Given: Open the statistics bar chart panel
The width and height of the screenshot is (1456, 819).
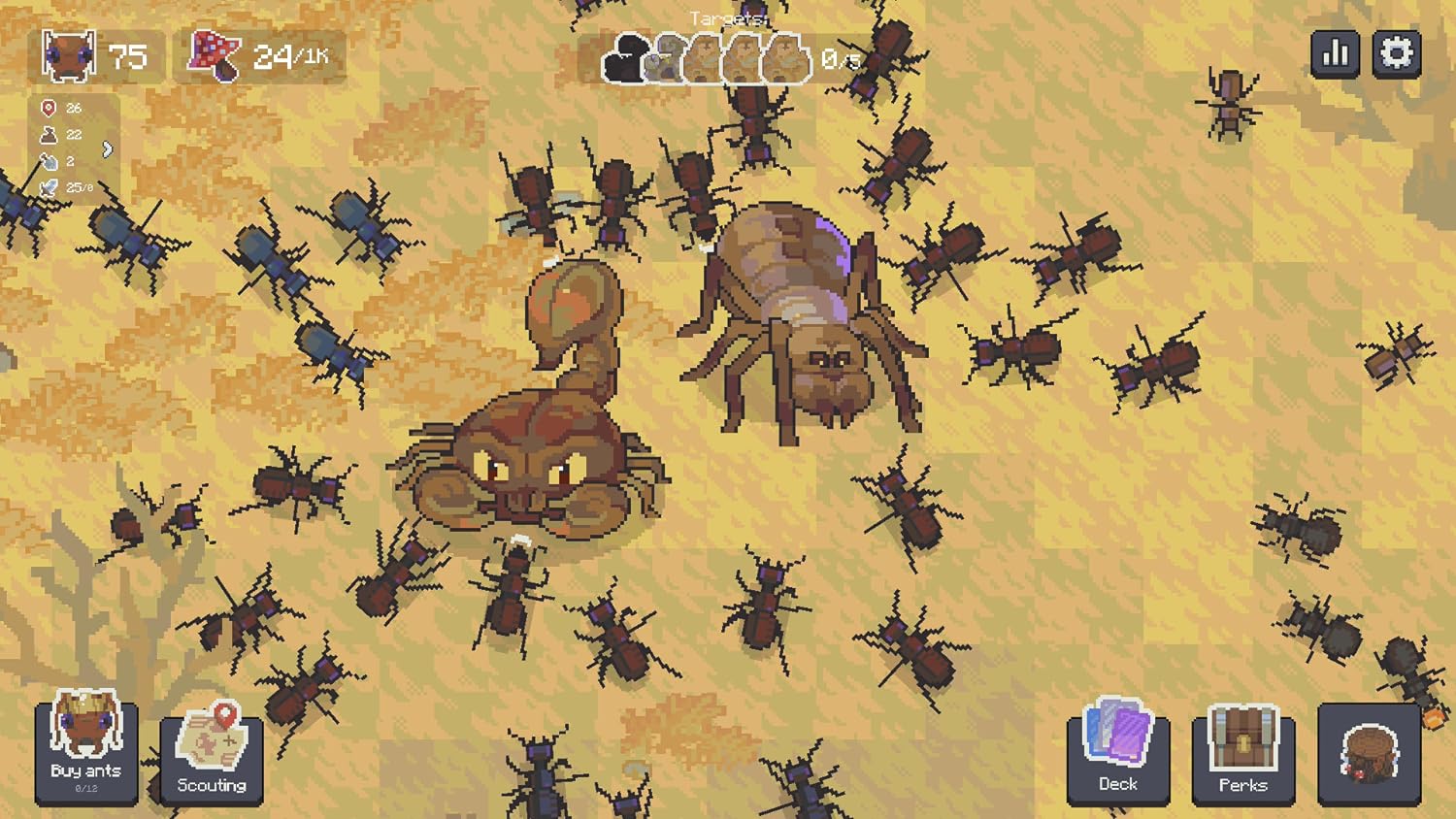Looking at the screenshot, I should 1336,54.
